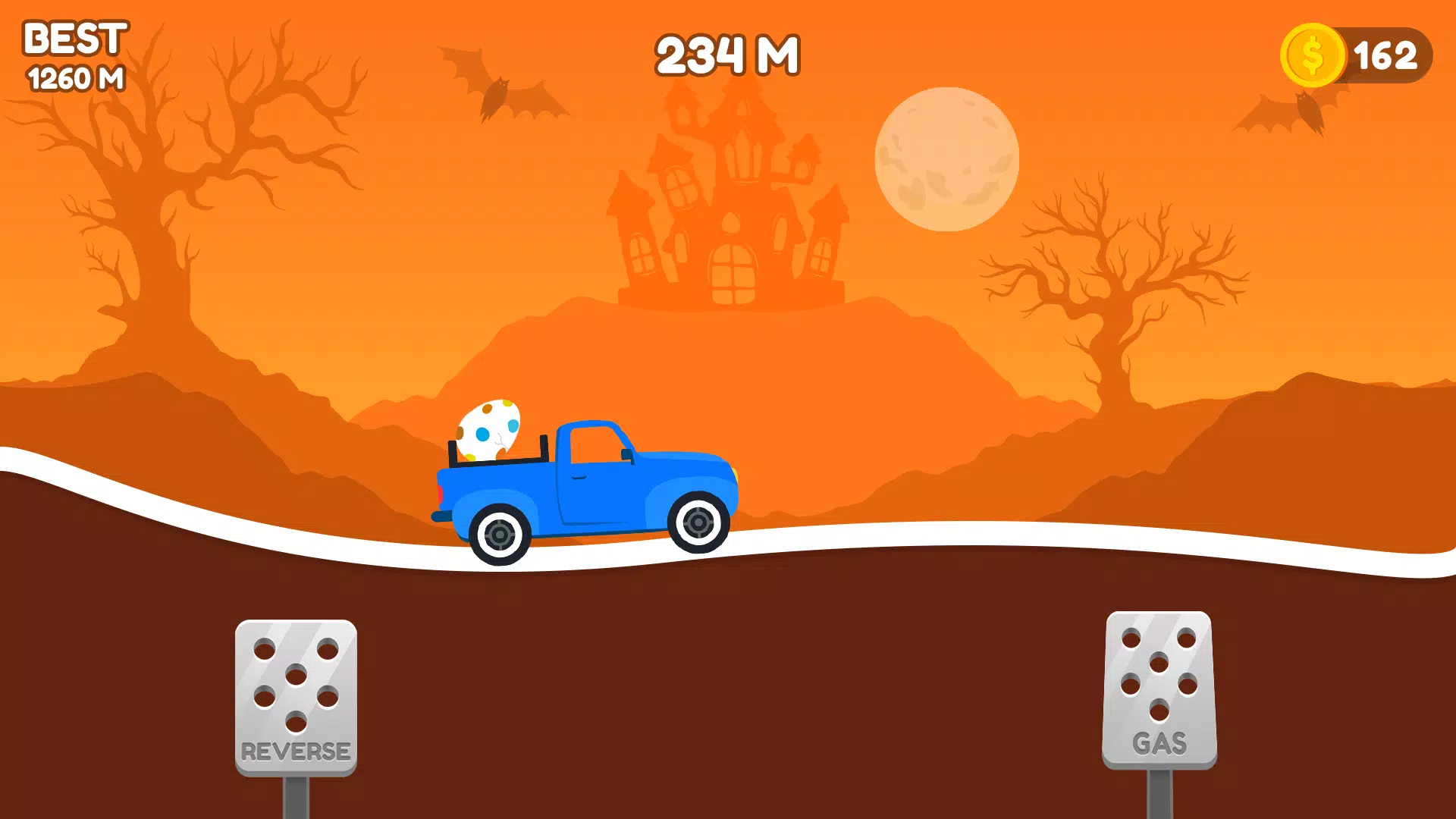Viewport: 1456px width, 819px height.
Task: Click the BEST 1260 M label
Action: pos(74,53)
